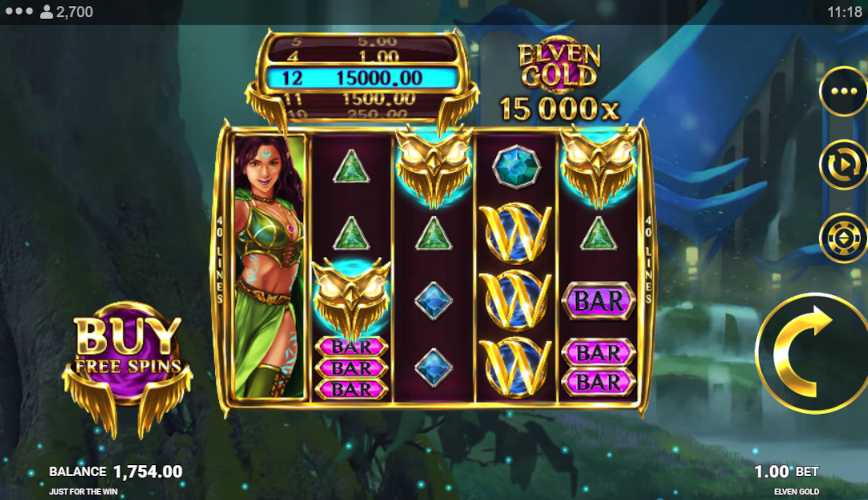
Task: Open the bet settings chip icon
Action: coord(842,238)
